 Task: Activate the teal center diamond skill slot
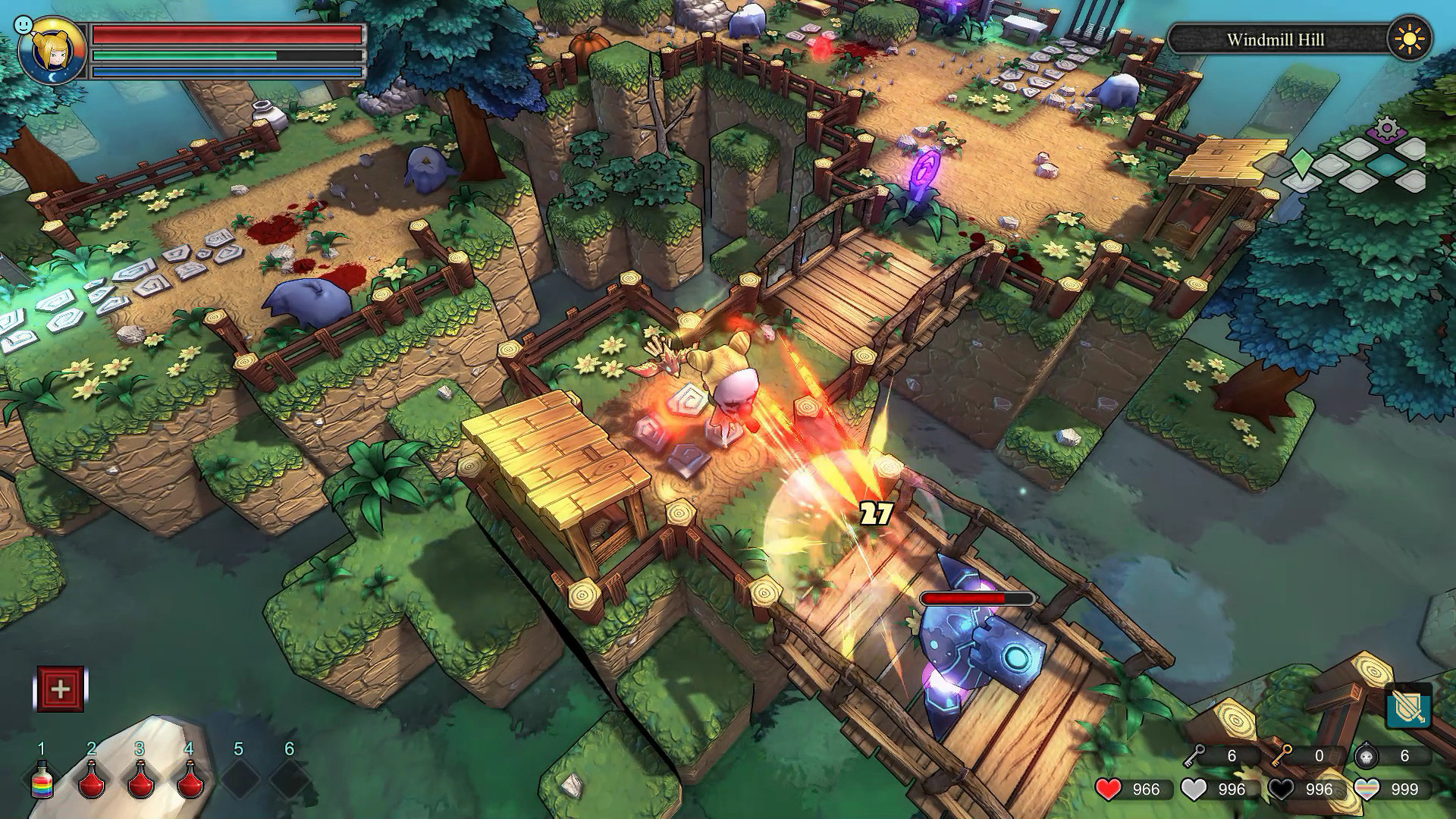point(1388,165)
